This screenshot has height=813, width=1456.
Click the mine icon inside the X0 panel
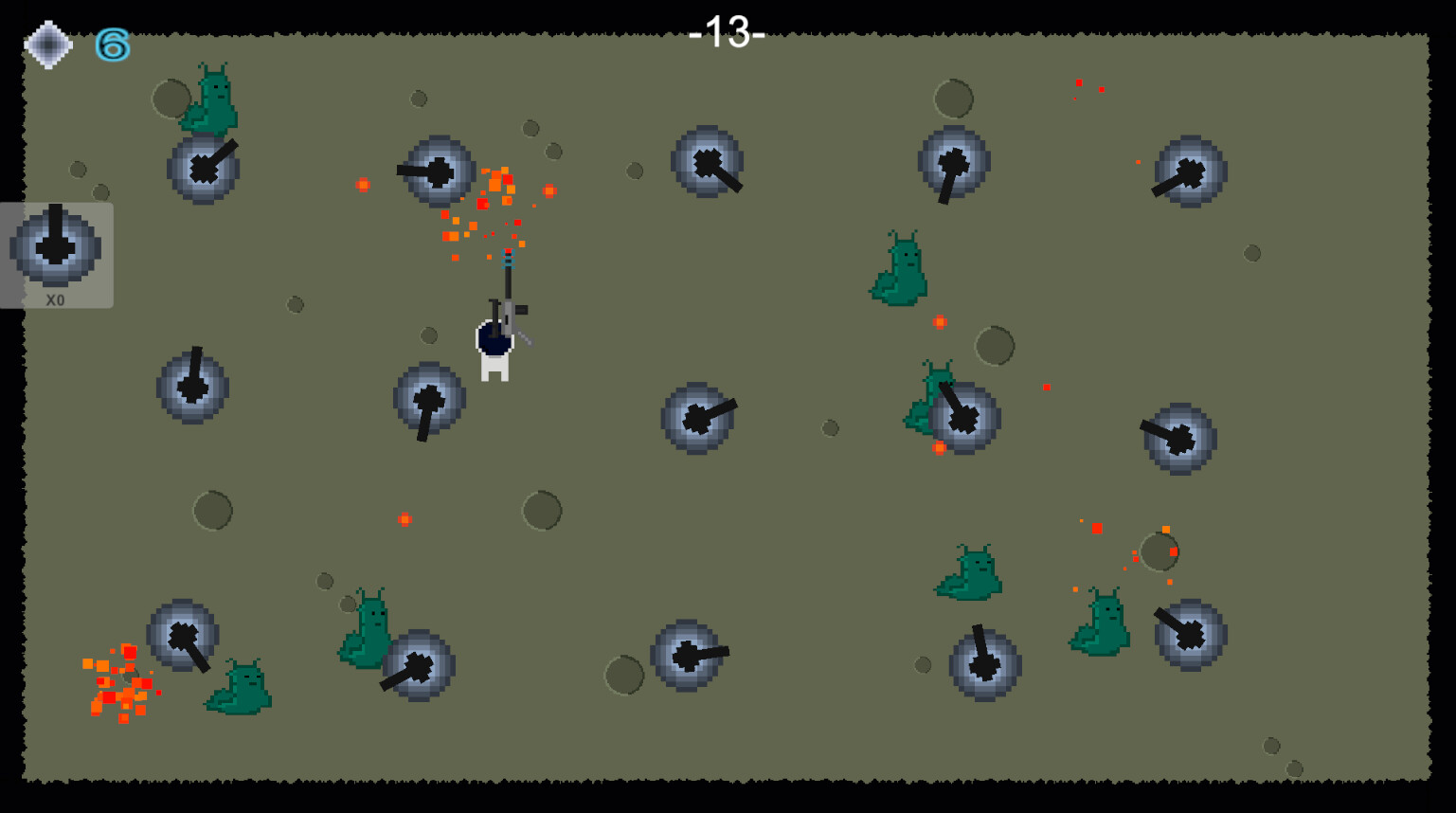[55, 248]
